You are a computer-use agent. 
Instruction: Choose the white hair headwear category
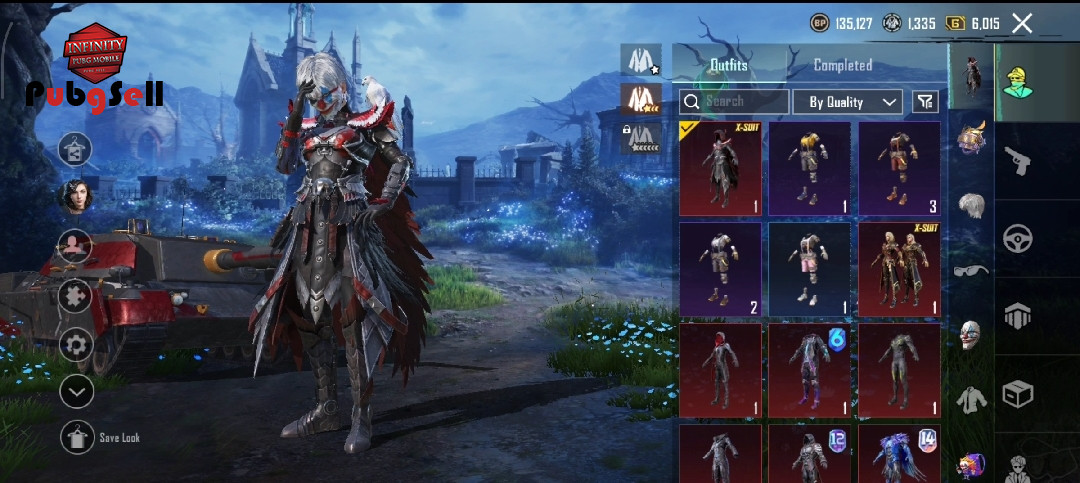[970, 206]
